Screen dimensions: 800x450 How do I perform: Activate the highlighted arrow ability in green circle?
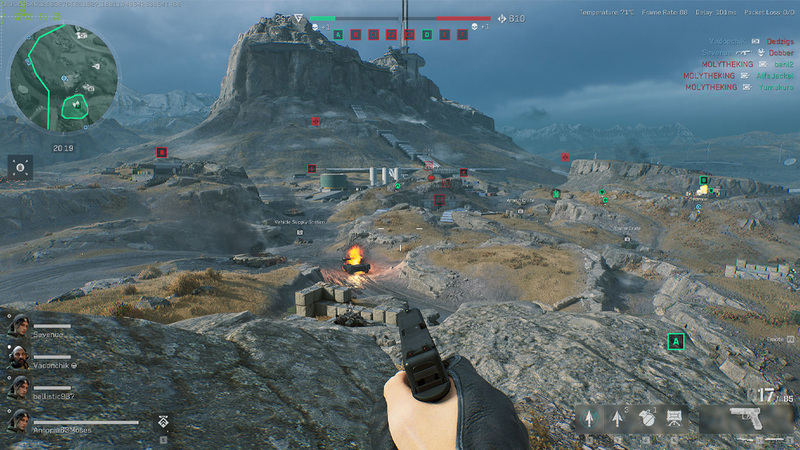point(590,419)
